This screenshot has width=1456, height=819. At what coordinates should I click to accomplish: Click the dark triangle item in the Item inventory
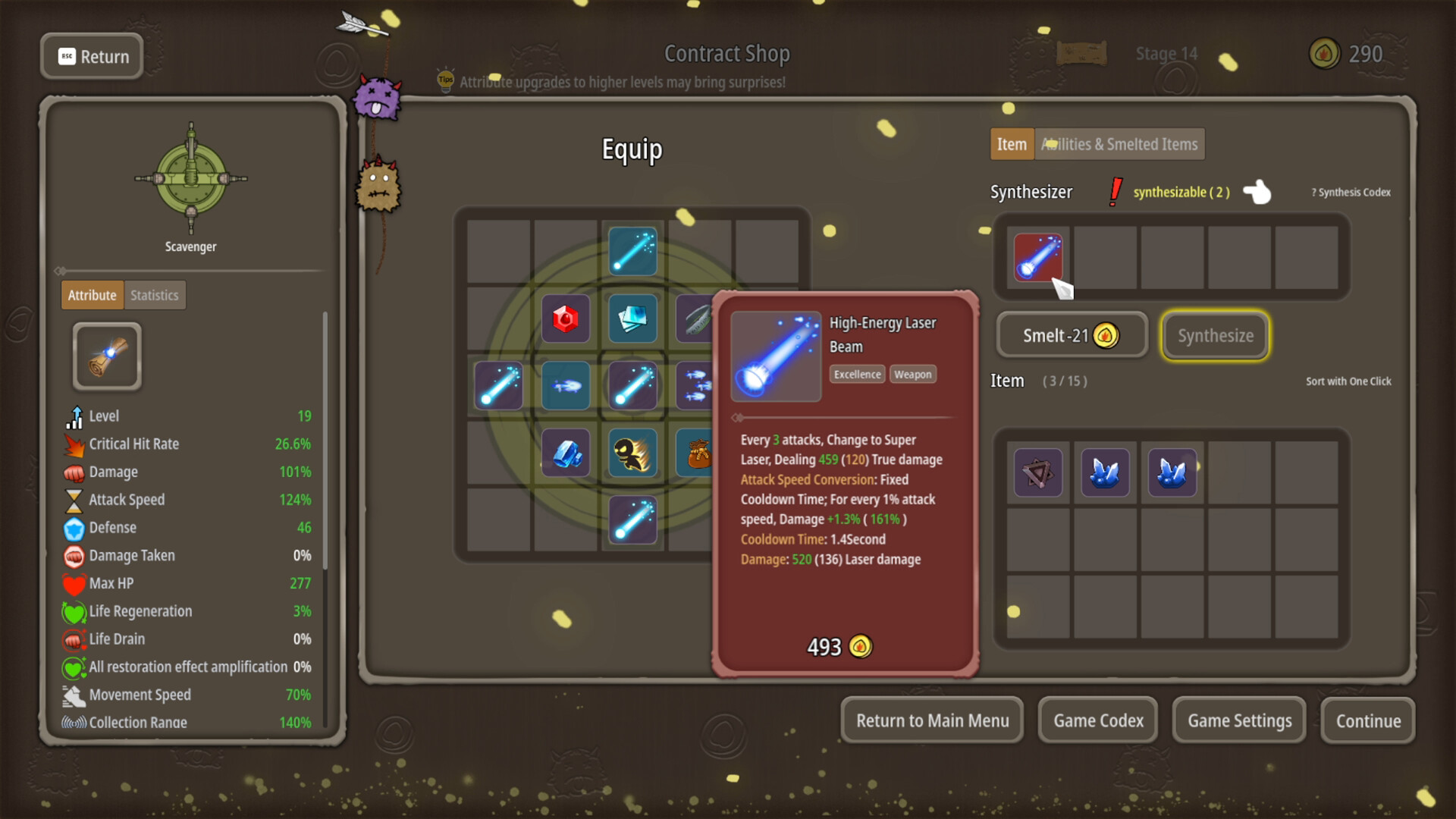tap(1038, 472)
